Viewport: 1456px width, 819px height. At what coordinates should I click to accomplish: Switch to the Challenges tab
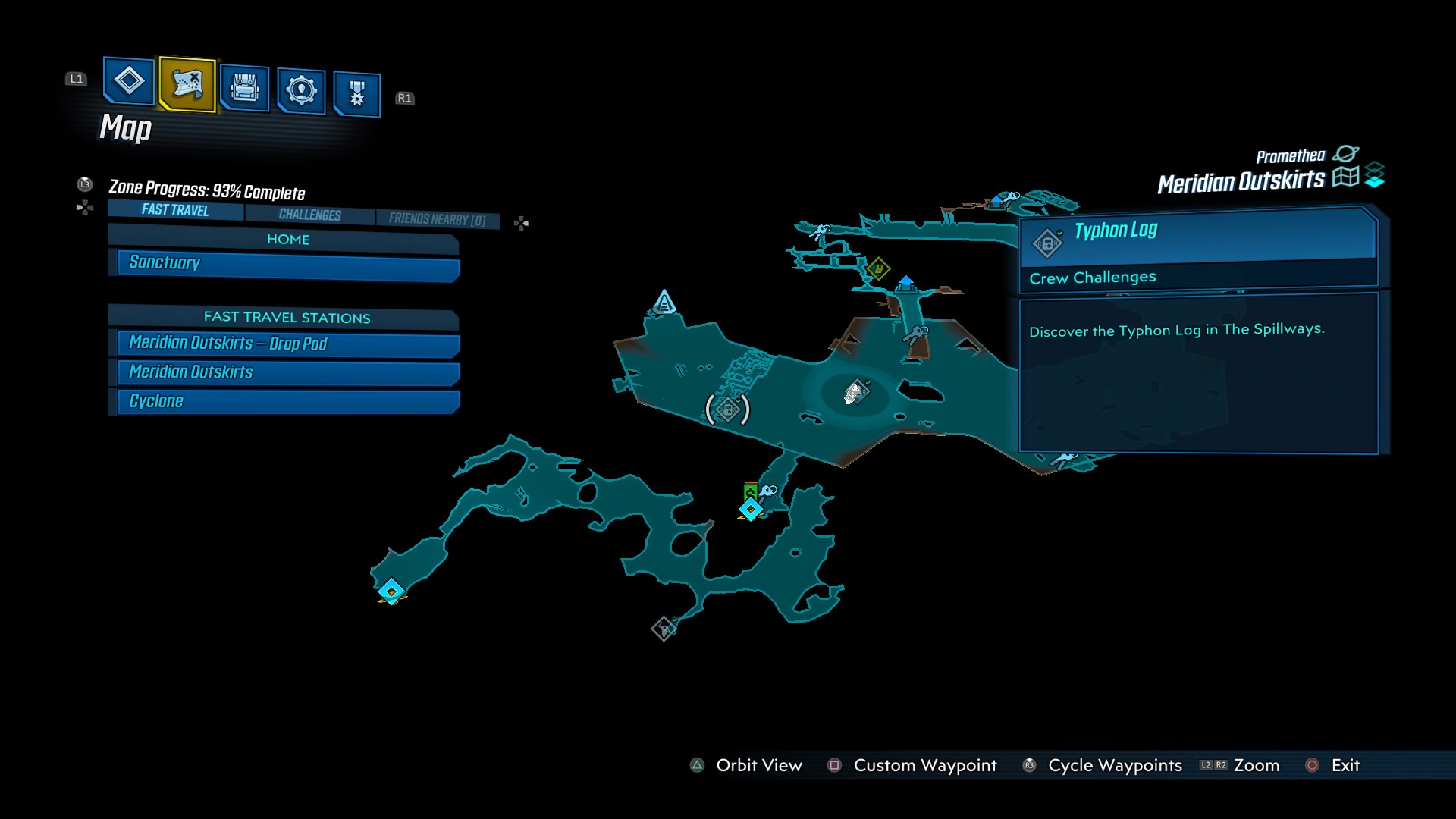[309, 215]
